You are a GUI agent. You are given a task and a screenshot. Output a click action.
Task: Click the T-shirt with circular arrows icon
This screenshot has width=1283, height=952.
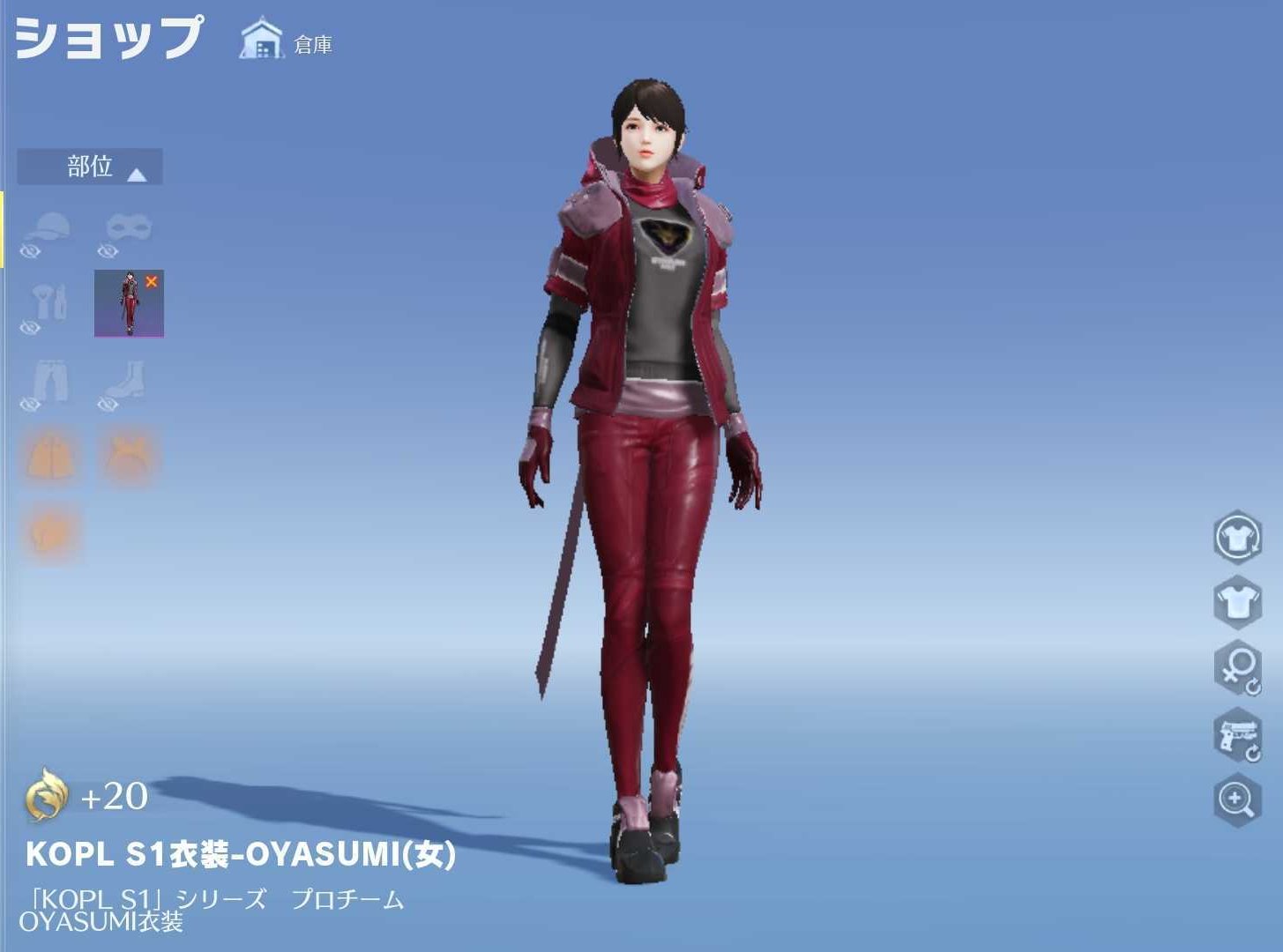(x=1236, y=535)
